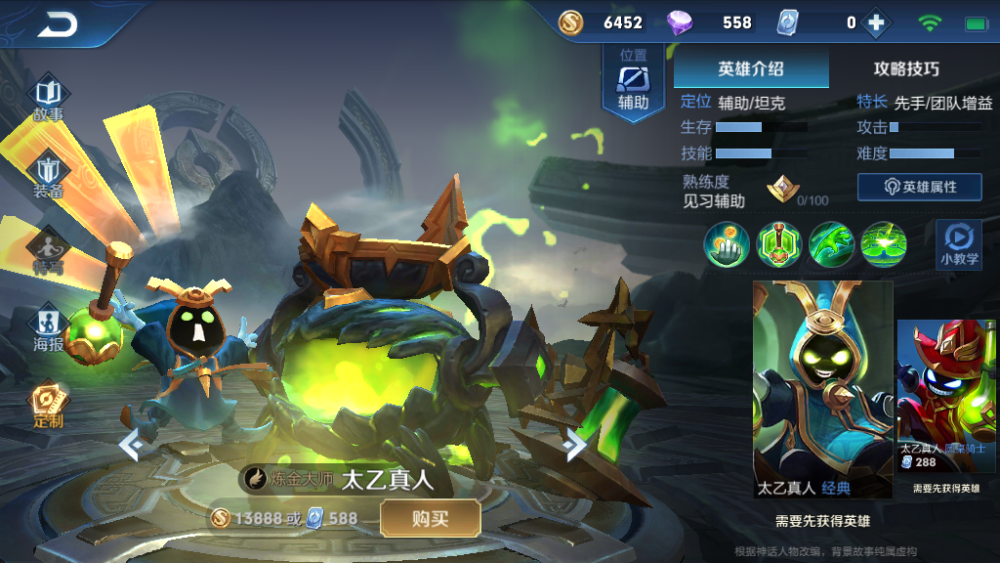
Task: Show the next hero with right arrow
Action: point(575,444)
